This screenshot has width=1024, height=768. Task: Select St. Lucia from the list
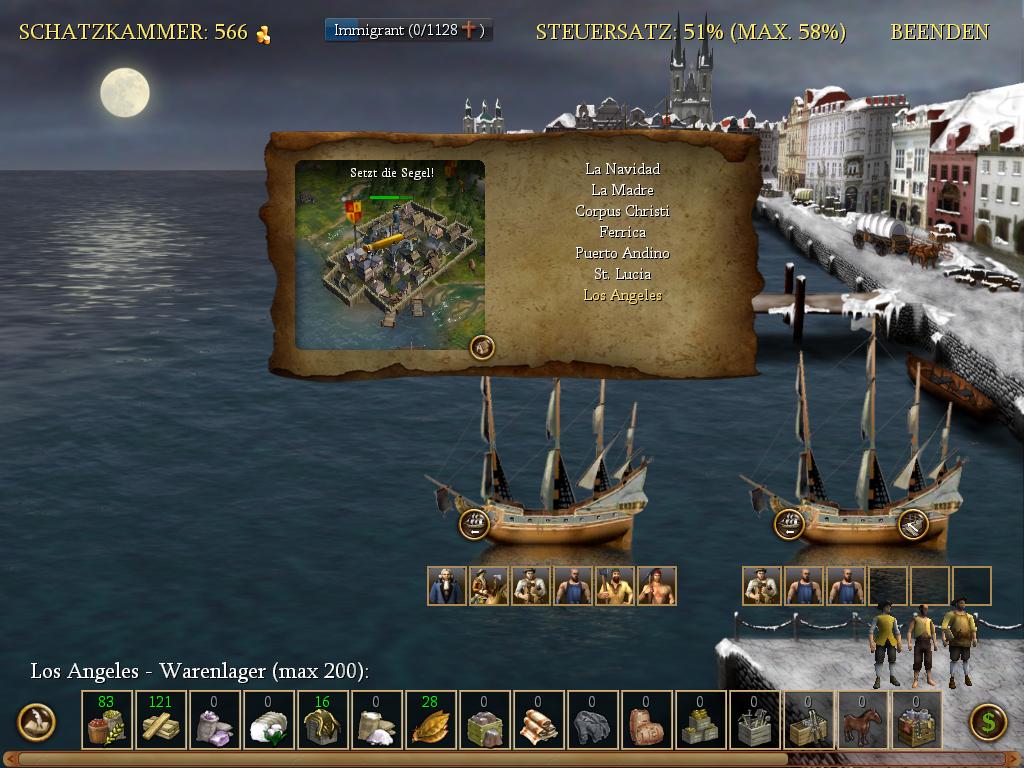622,274
